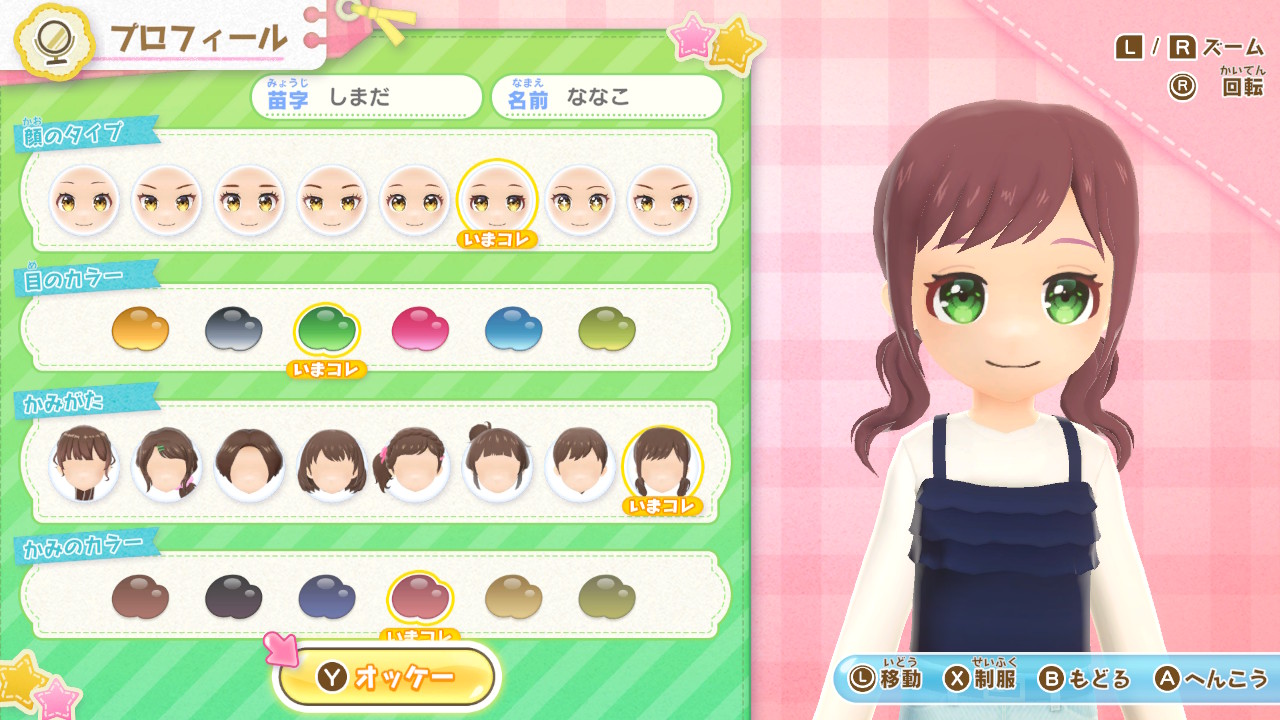The height and width of the screenshot is (720, 1280).
Task: Select the black hair color
Action: pos(233,597)
